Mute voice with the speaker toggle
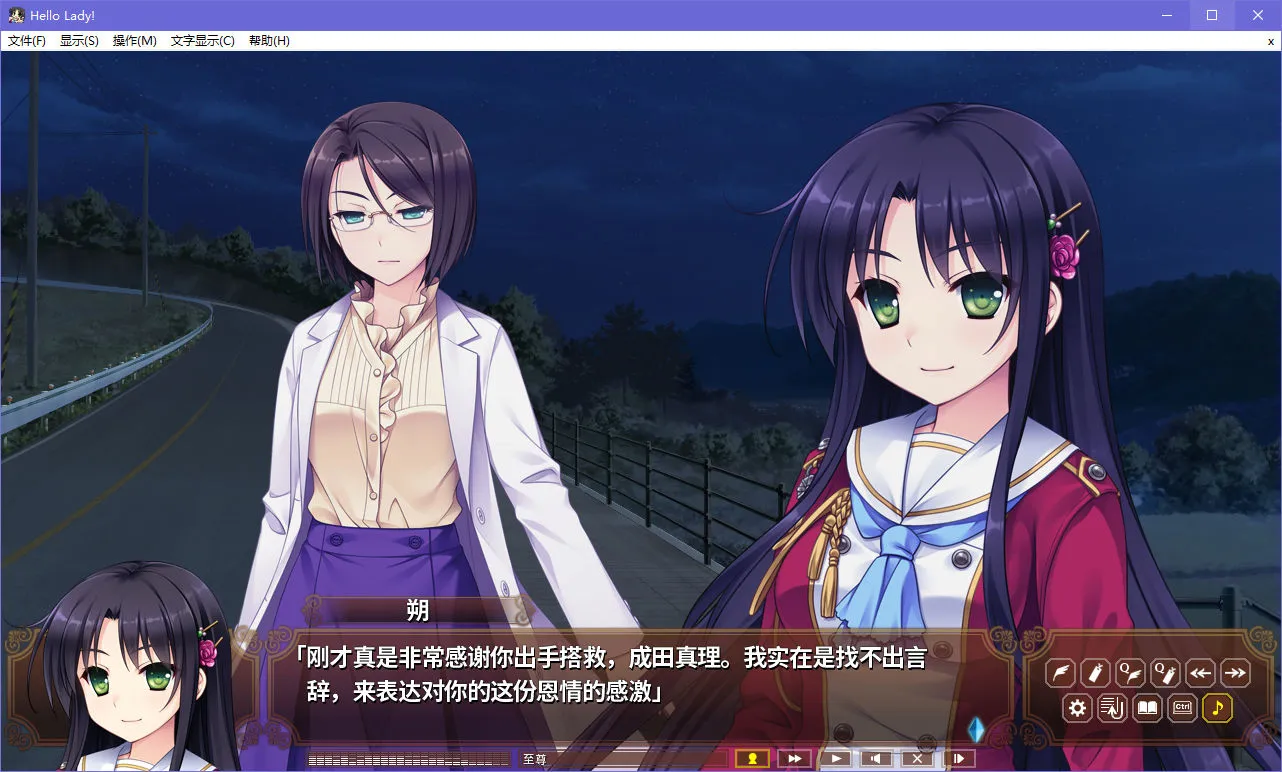The image size is (1282, 772). [x=876, y=758]
